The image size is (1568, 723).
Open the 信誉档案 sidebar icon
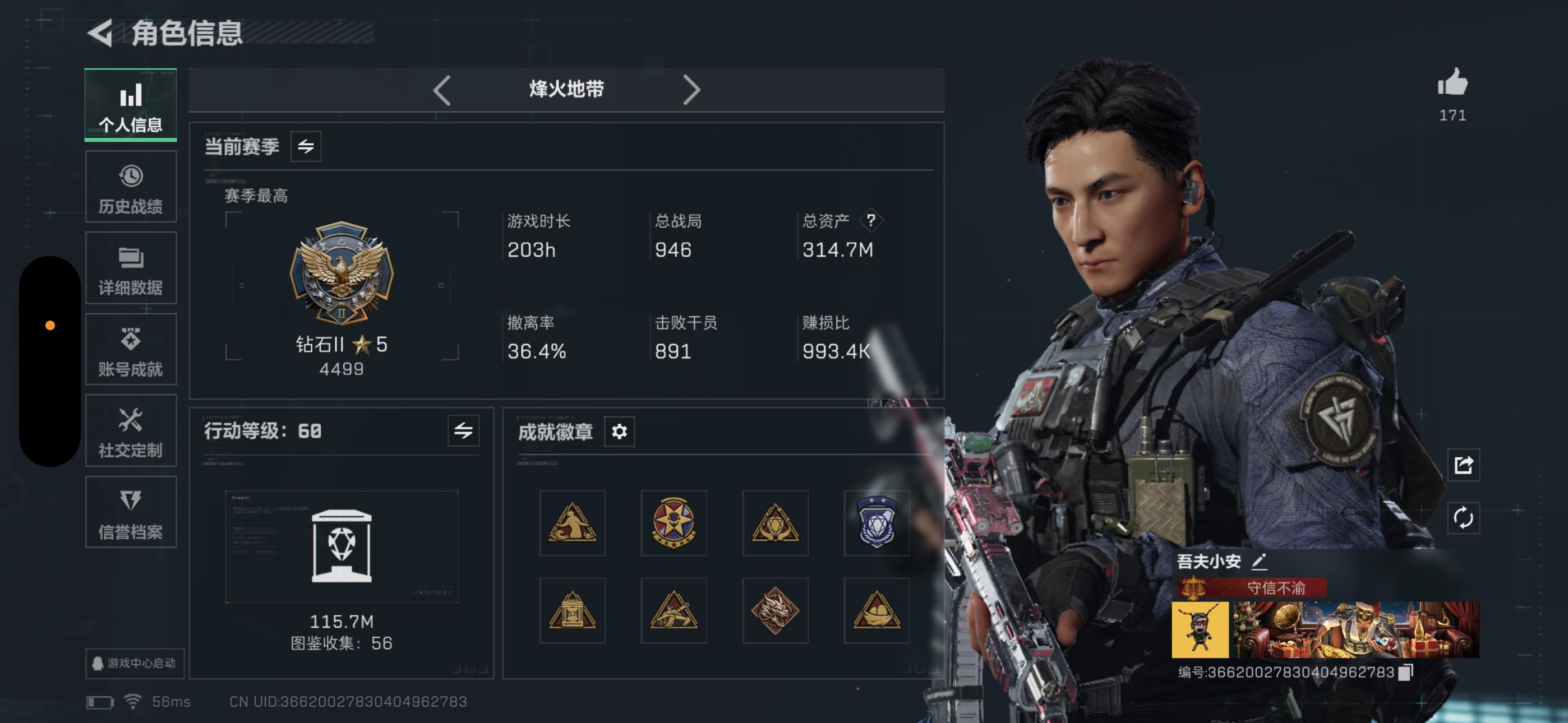click(130, 512)
